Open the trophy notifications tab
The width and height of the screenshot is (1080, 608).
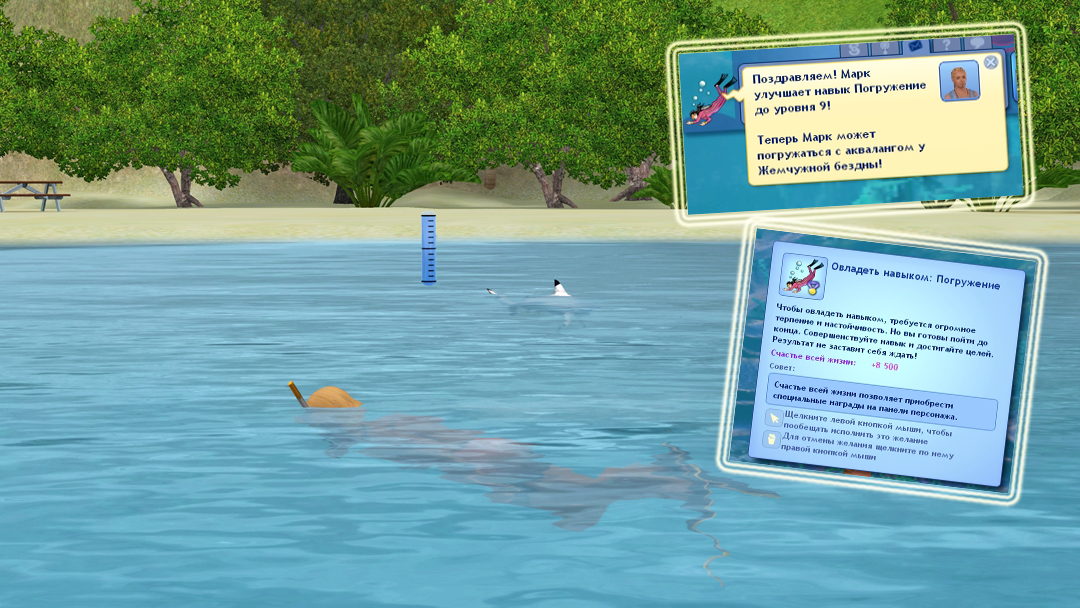(883, 48)
